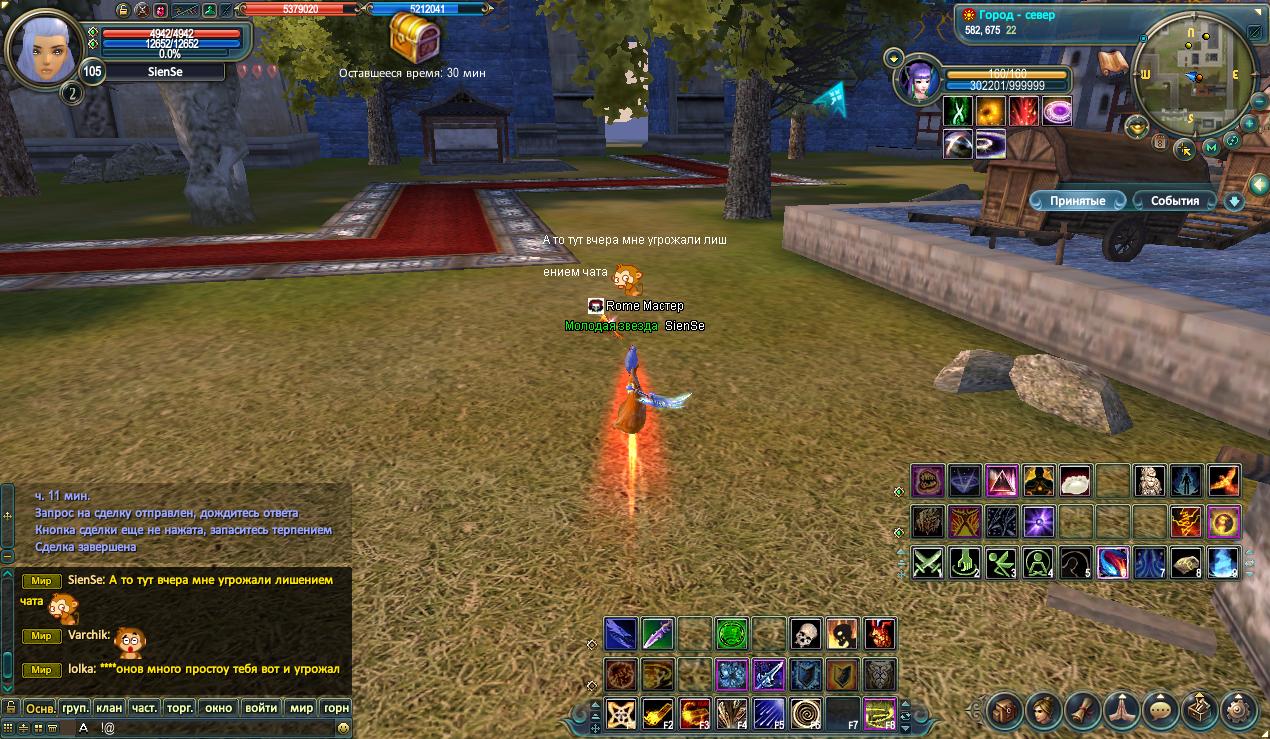Open the gear settings menu icon
This screenshot has height=739, width=1270.
click(x=1239, y=711)
